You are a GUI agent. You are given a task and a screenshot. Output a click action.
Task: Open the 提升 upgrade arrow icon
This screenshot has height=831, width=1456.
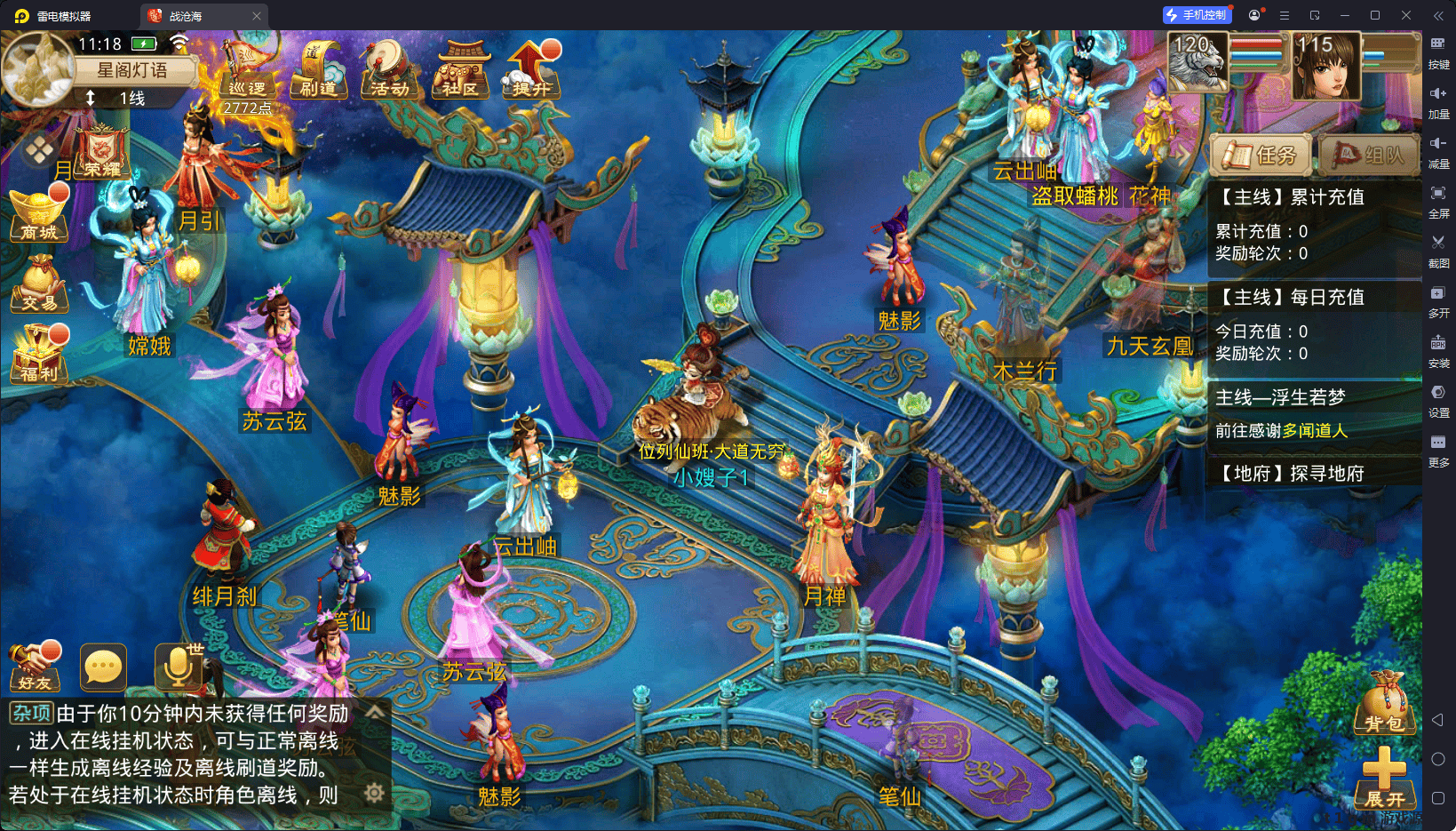click(x=531, y=69)
